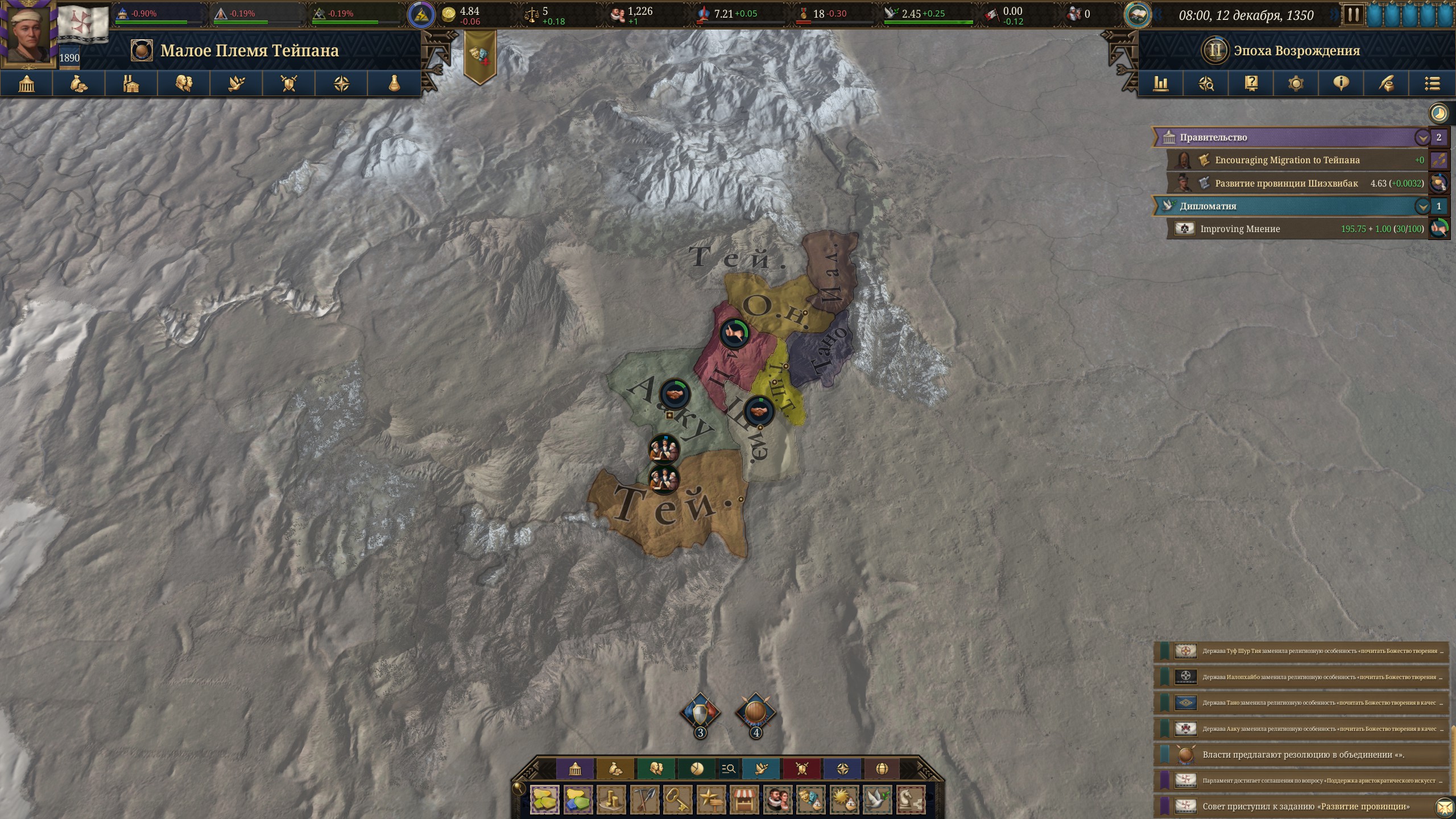Open the buildings panel with the factory icon
The height and width of the screenshot is (819, 1456).
[131, 84]
